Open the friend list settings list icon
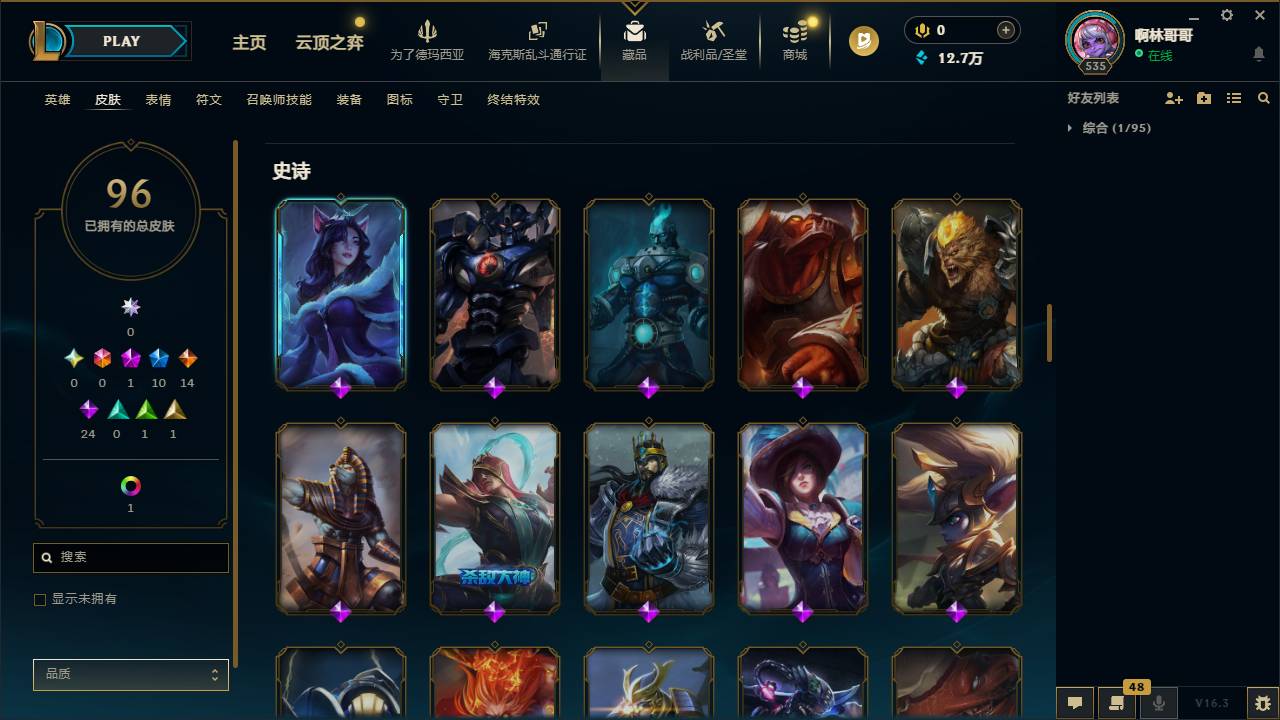Image resolution: width=1280 pixels, height=720 pixels. tap(1233, 97)
